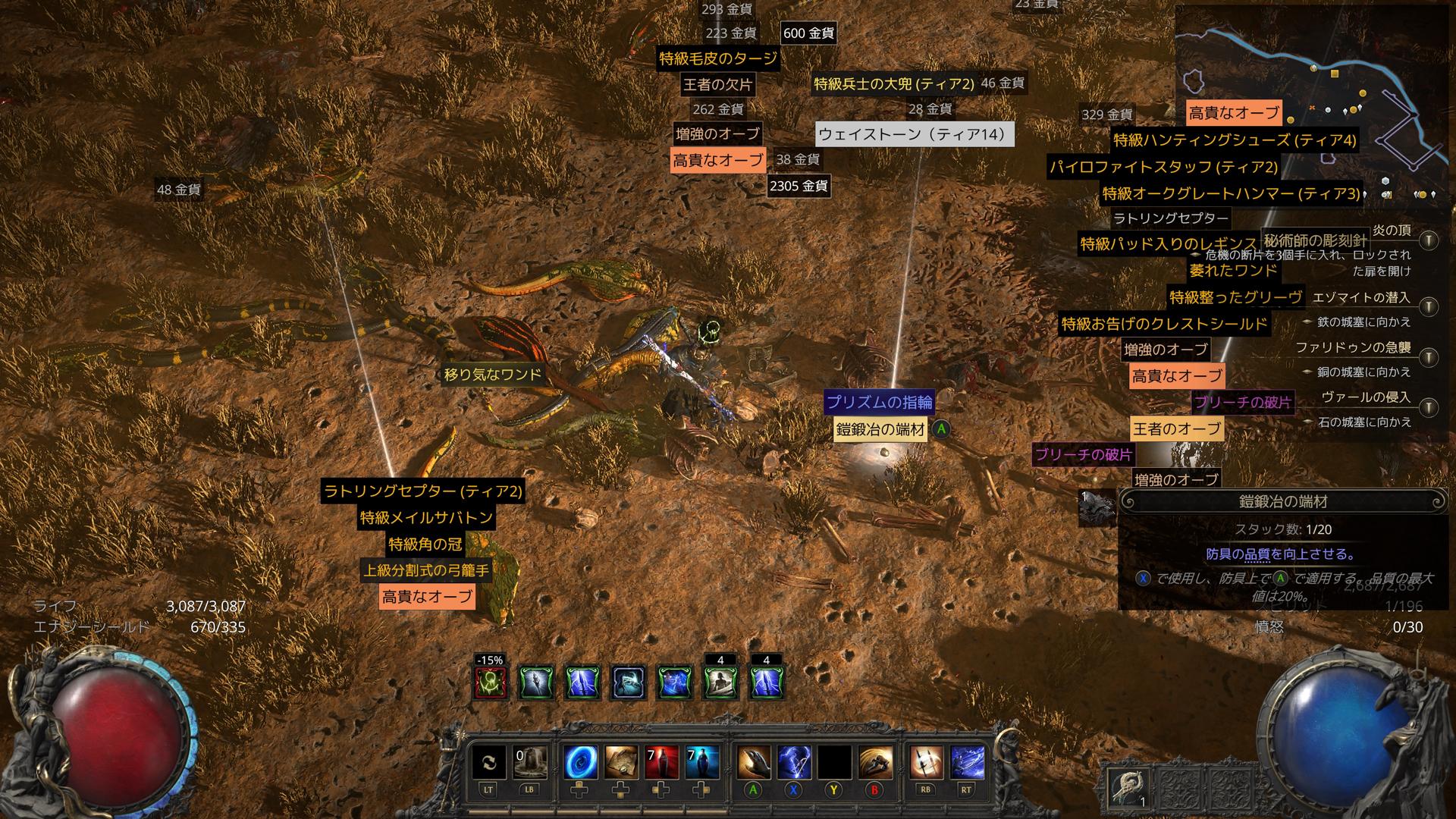Select the weapon swap arrows slot

488,762
